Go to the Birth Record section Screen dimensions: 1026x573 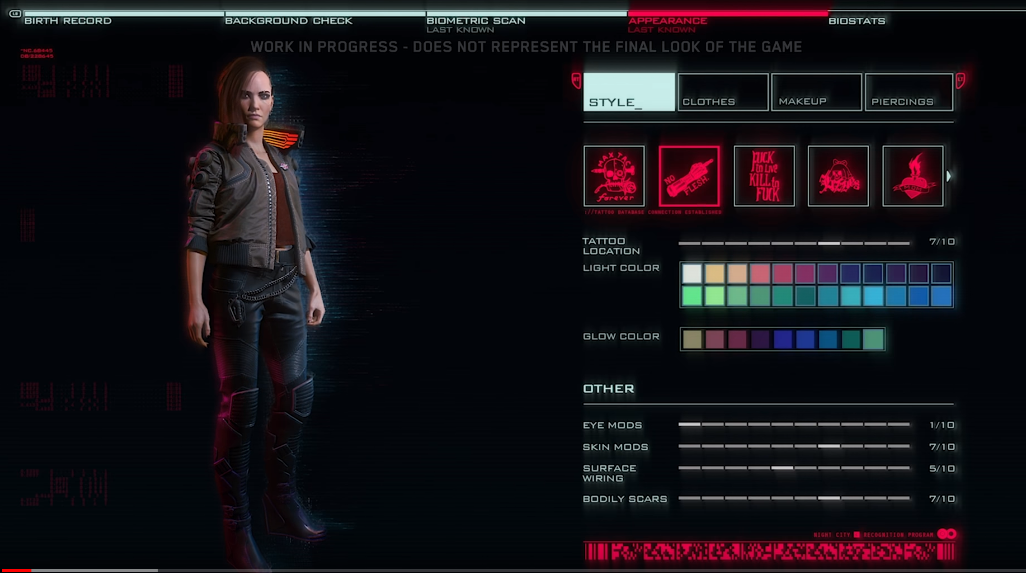67,20
